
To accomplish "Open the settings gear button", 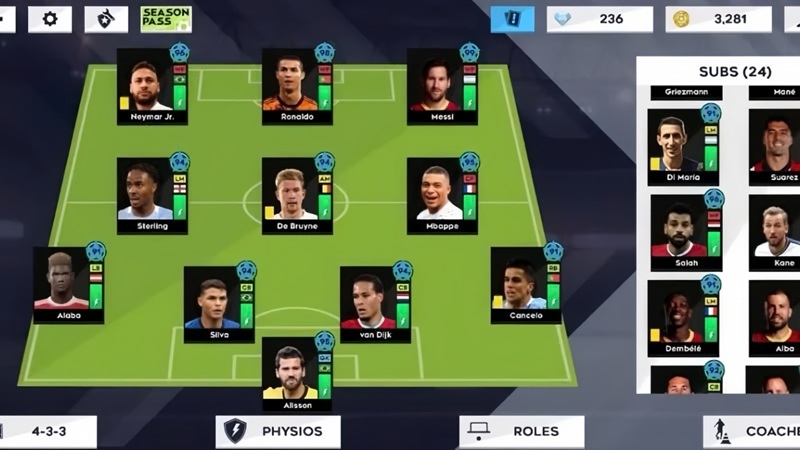I will 50,19.
